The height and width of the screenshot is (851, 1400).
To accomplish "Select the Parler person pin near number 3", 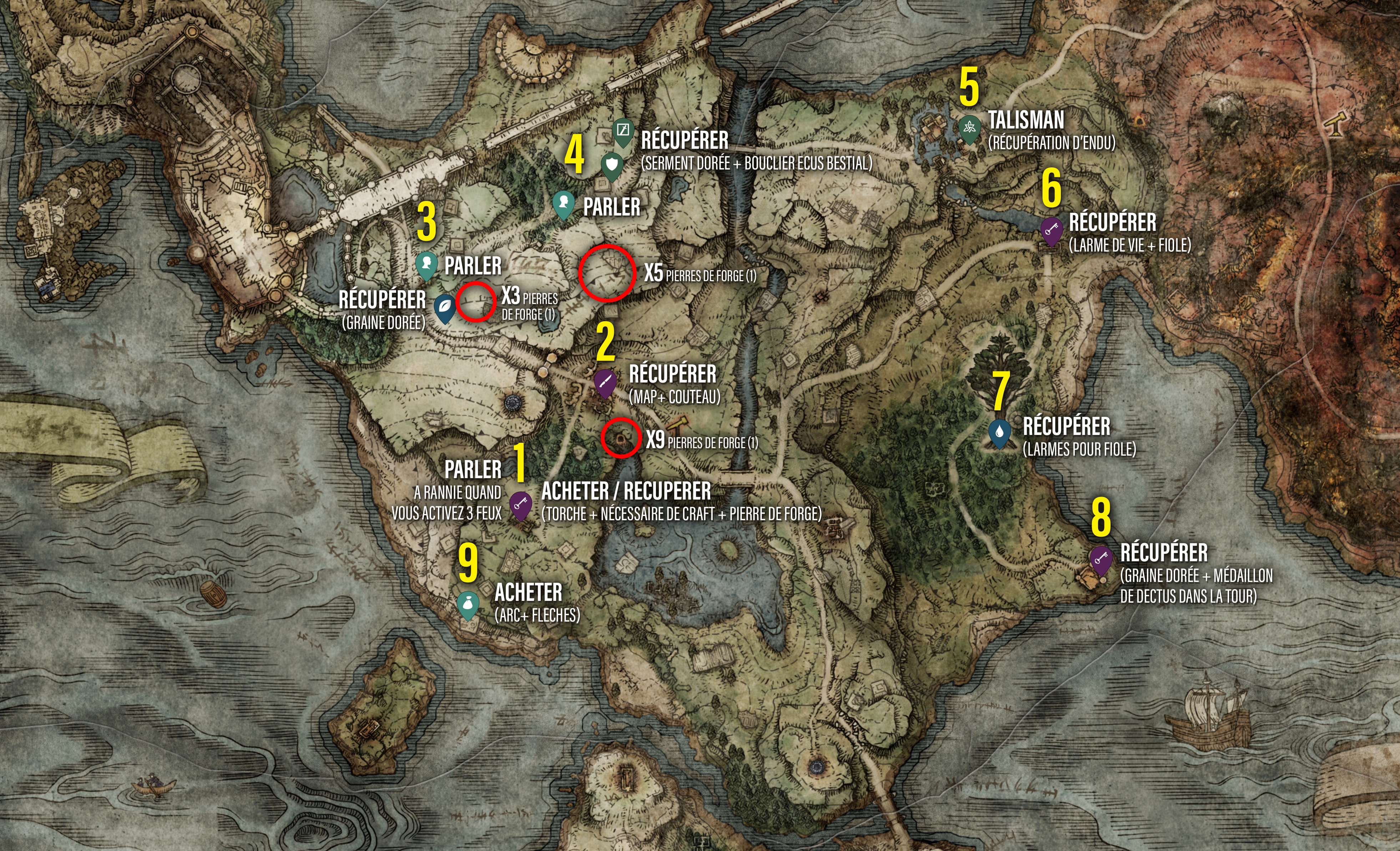I will coord(426,264).
